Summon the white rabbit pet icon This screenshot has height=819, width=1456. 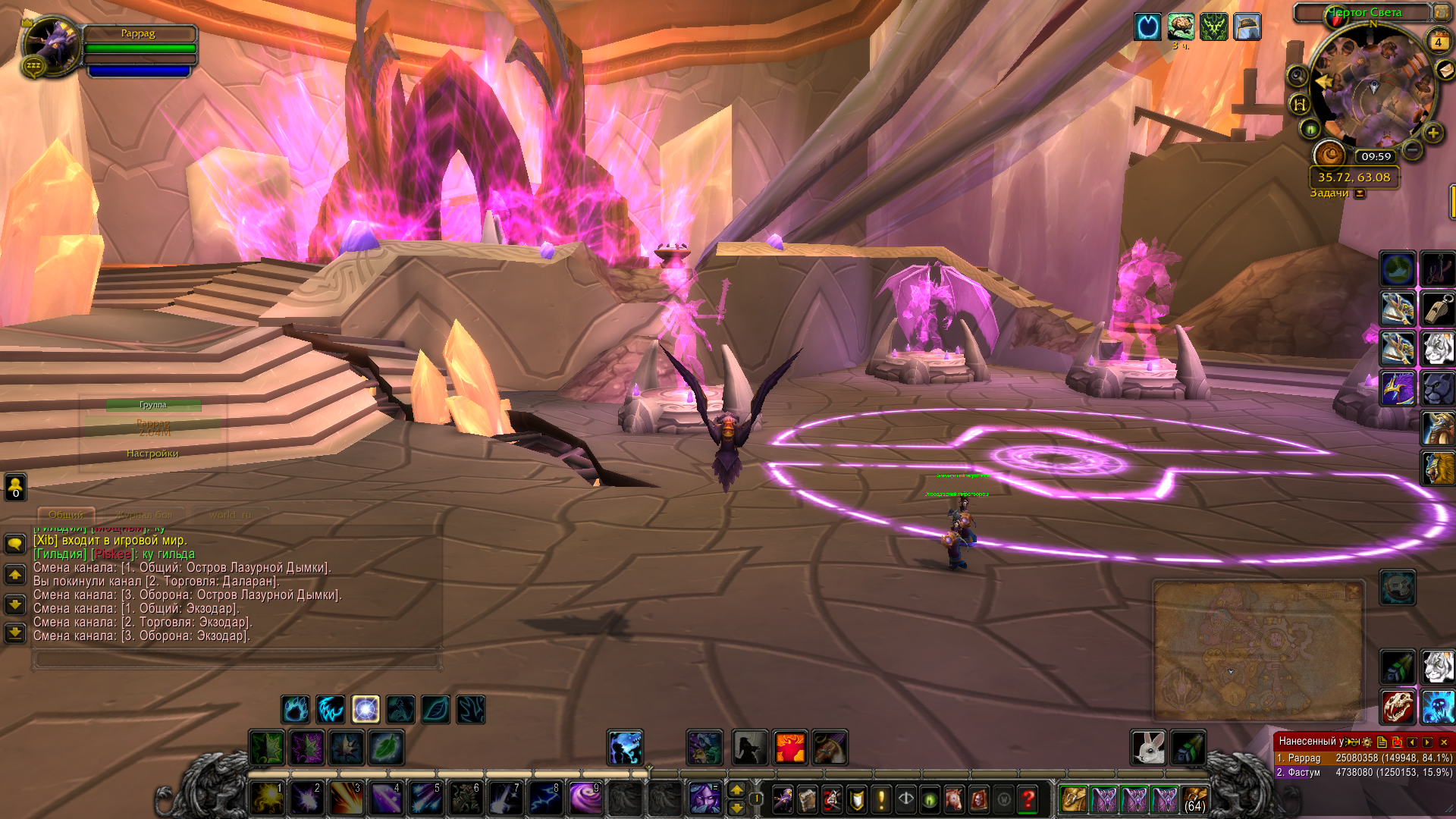[1148, 748]
